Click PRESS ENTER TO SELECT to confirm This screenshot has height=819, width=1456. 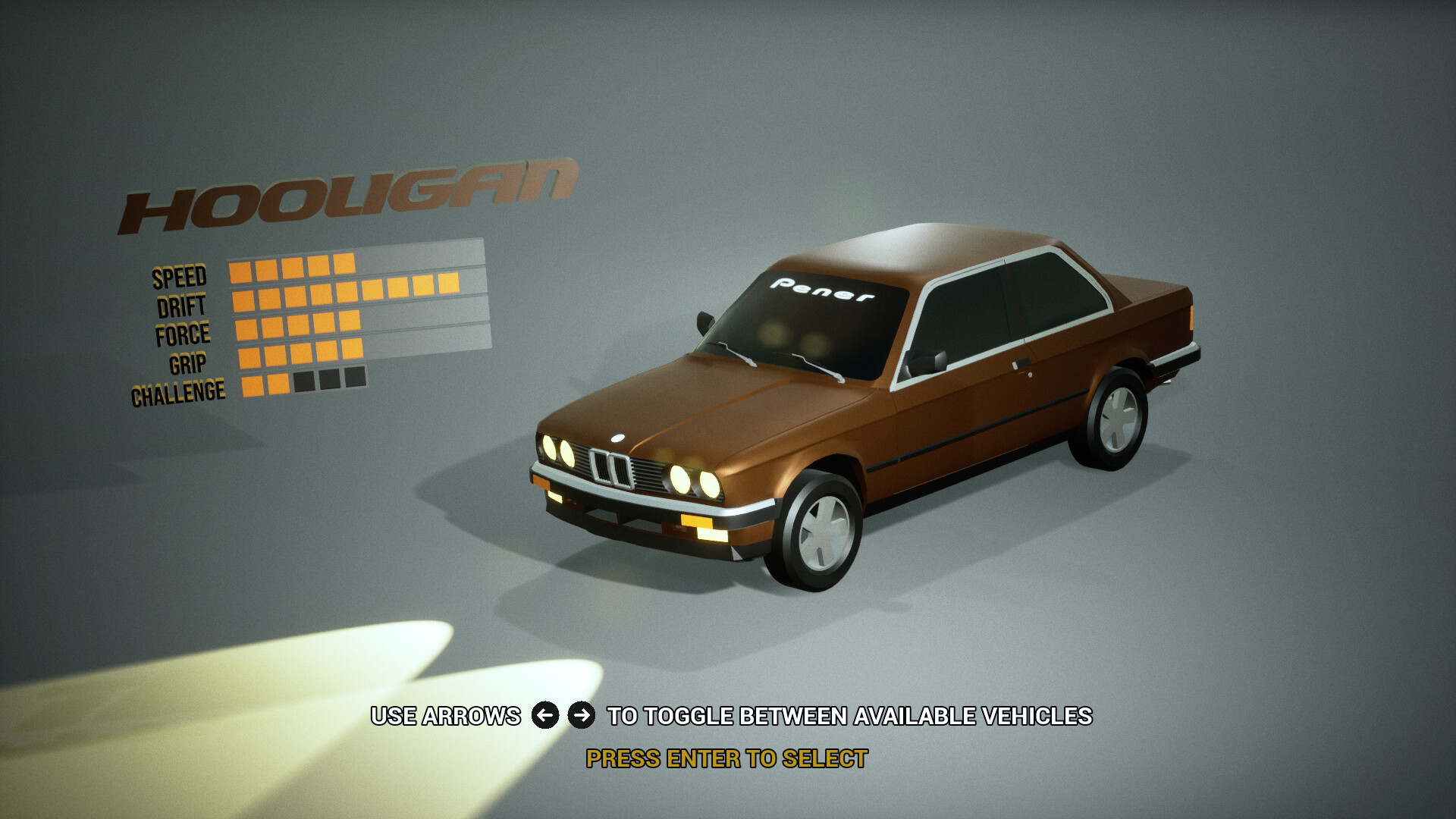coord(726,755)
